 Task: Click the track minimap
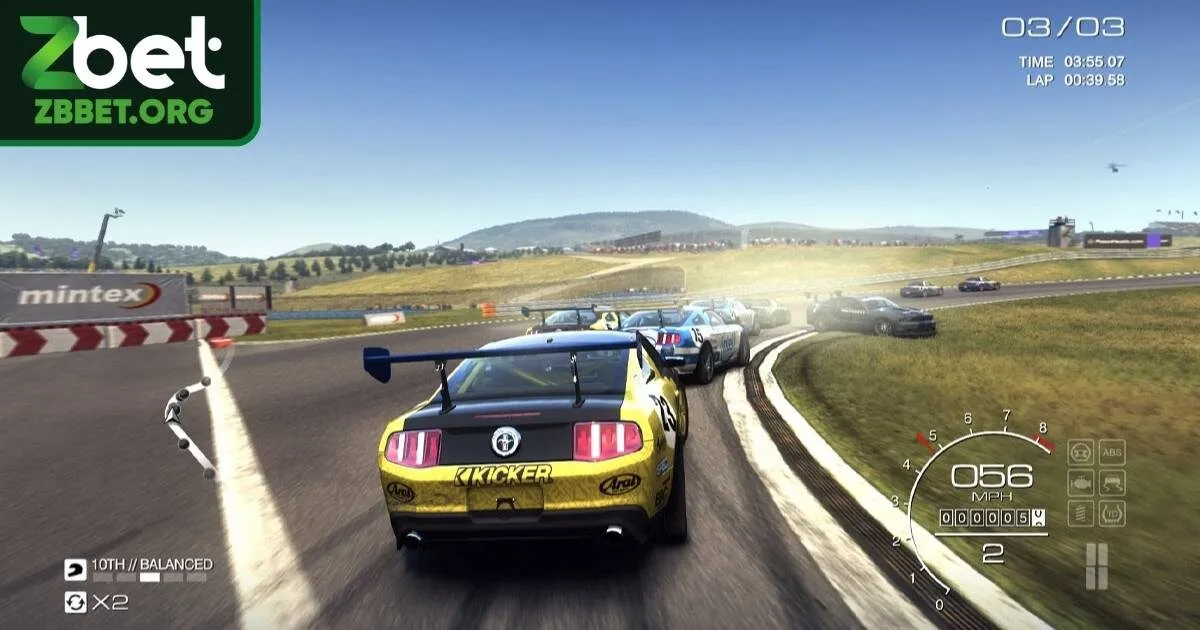click(x=190, y=425)
